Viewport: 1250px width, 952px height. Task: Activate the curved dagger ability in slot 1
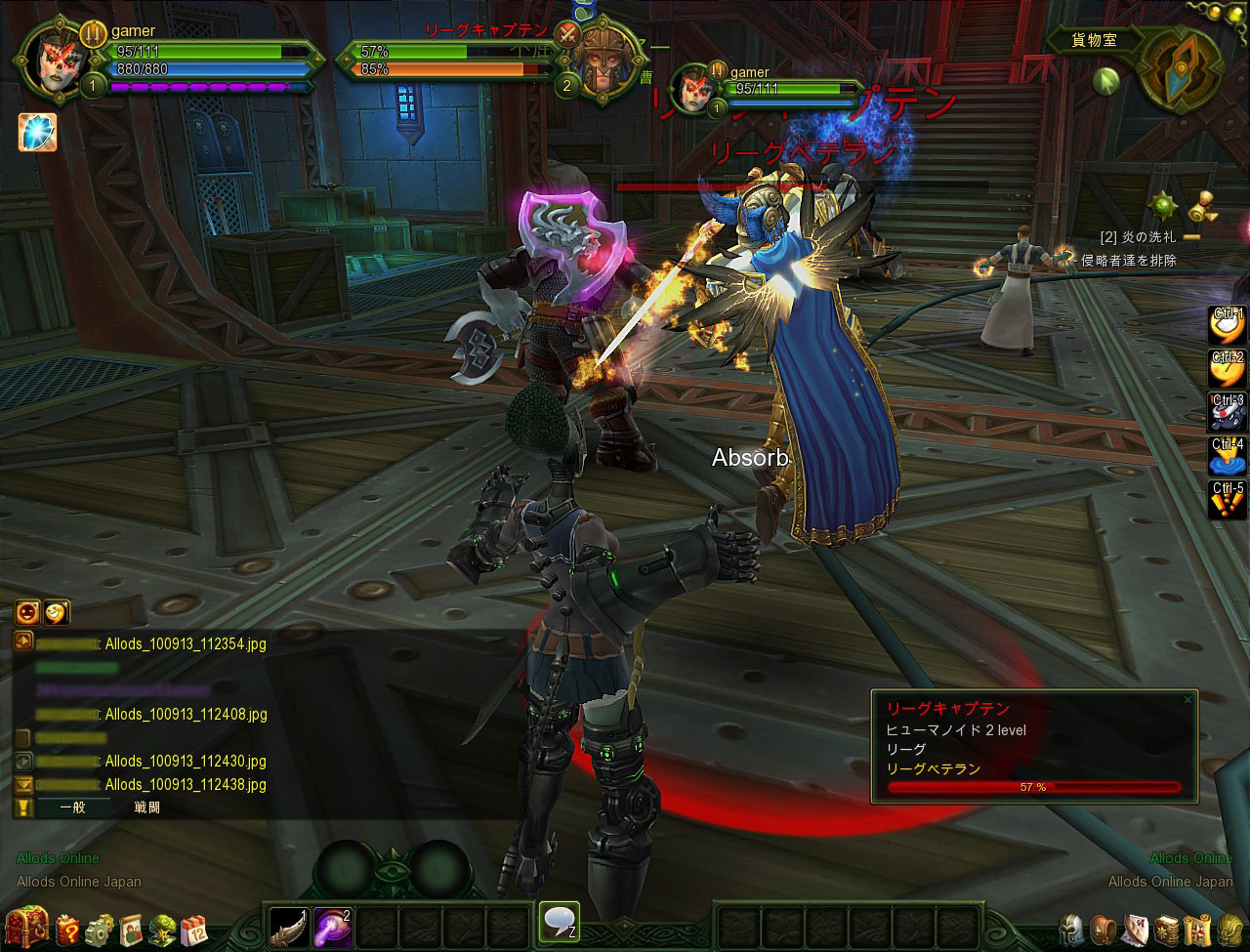click(x=289, y=926)
